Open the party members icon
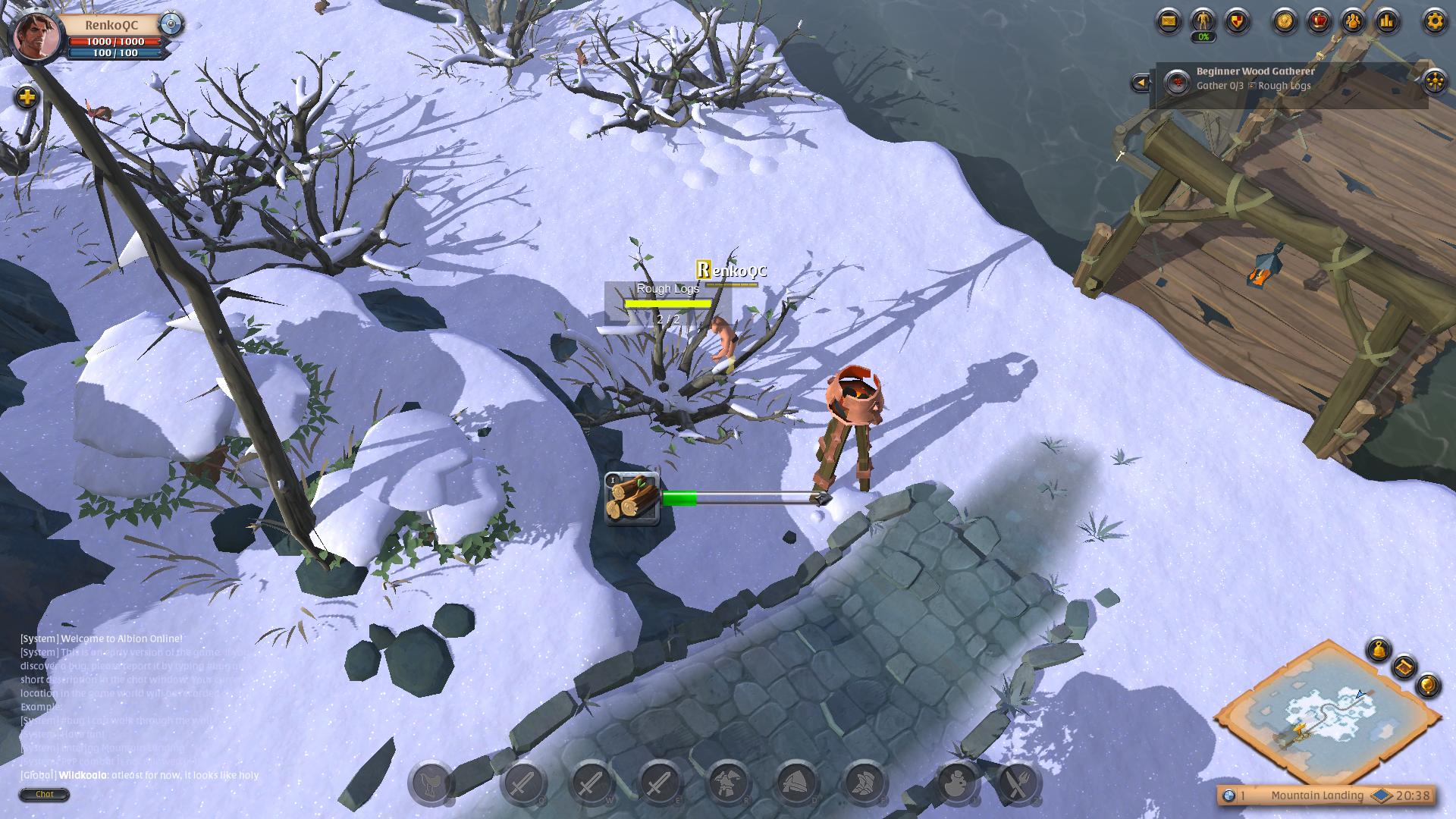Image resolution: width=1456 pixels, height=819 pixels. tap(1354, 21)
